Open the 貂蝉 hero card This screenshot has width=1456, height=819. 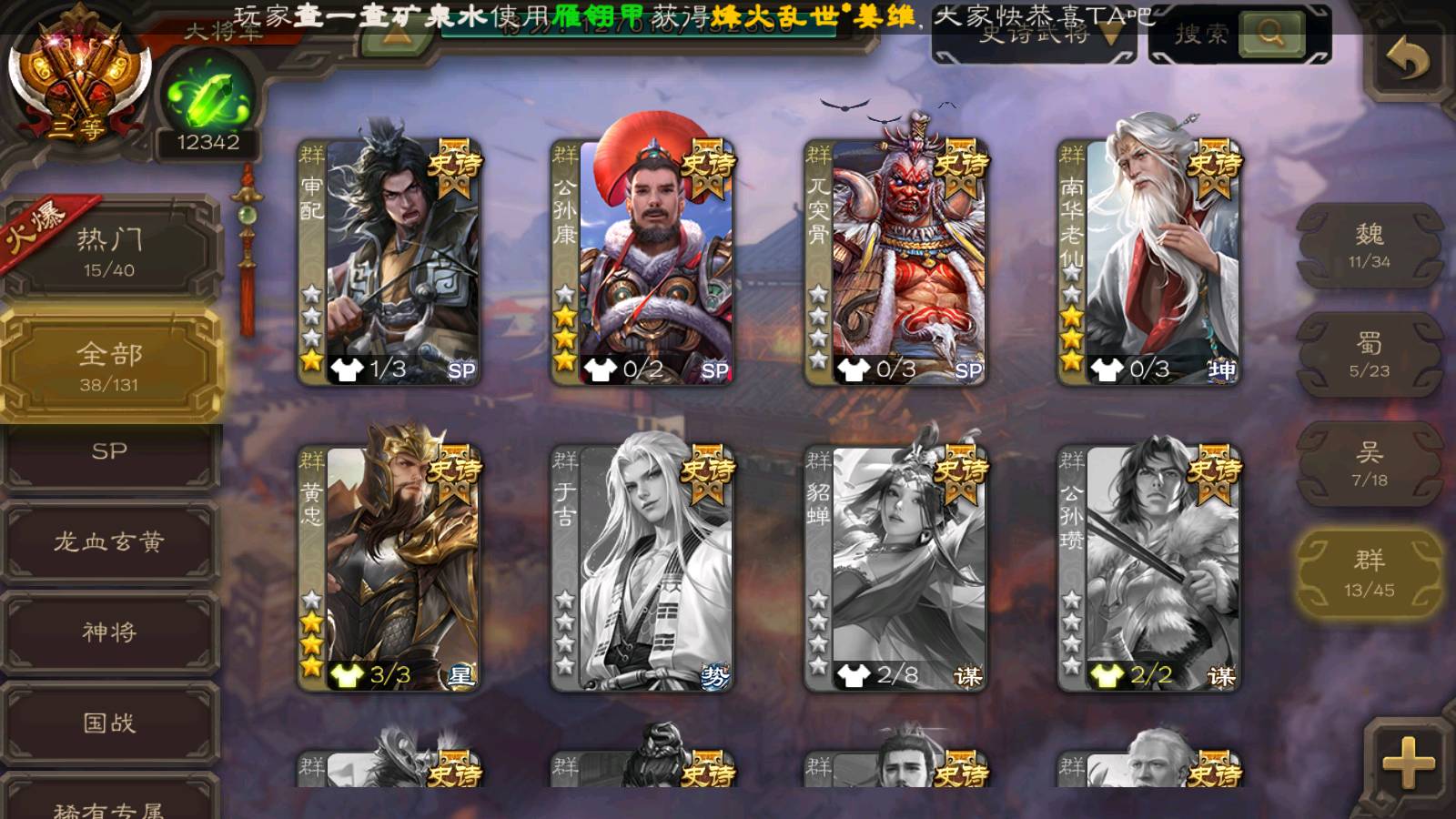[x=896, y=569]
